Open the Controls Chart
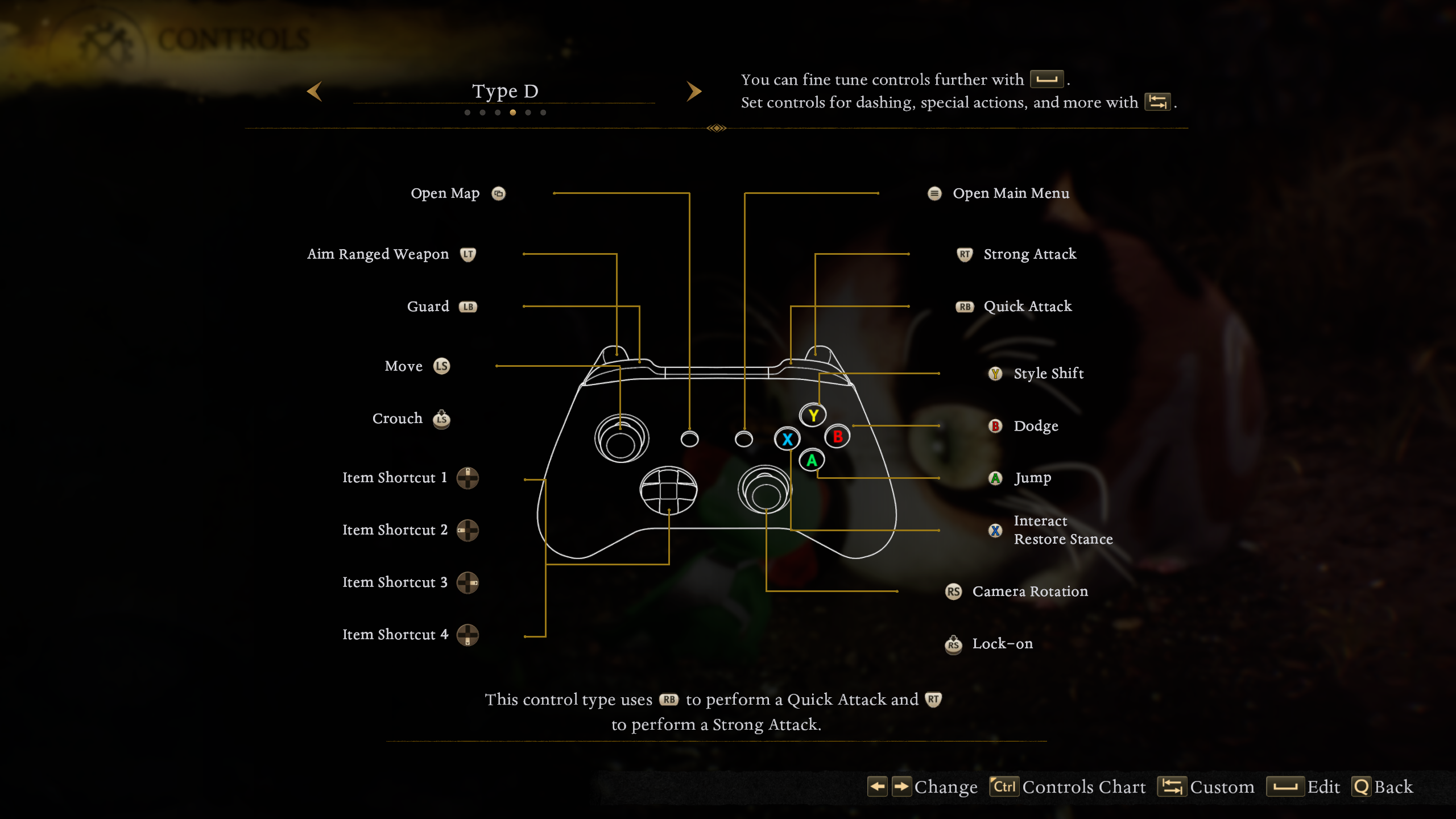Image resolution: width=1456 pixels, height=819 pixels. point(1068,787)
